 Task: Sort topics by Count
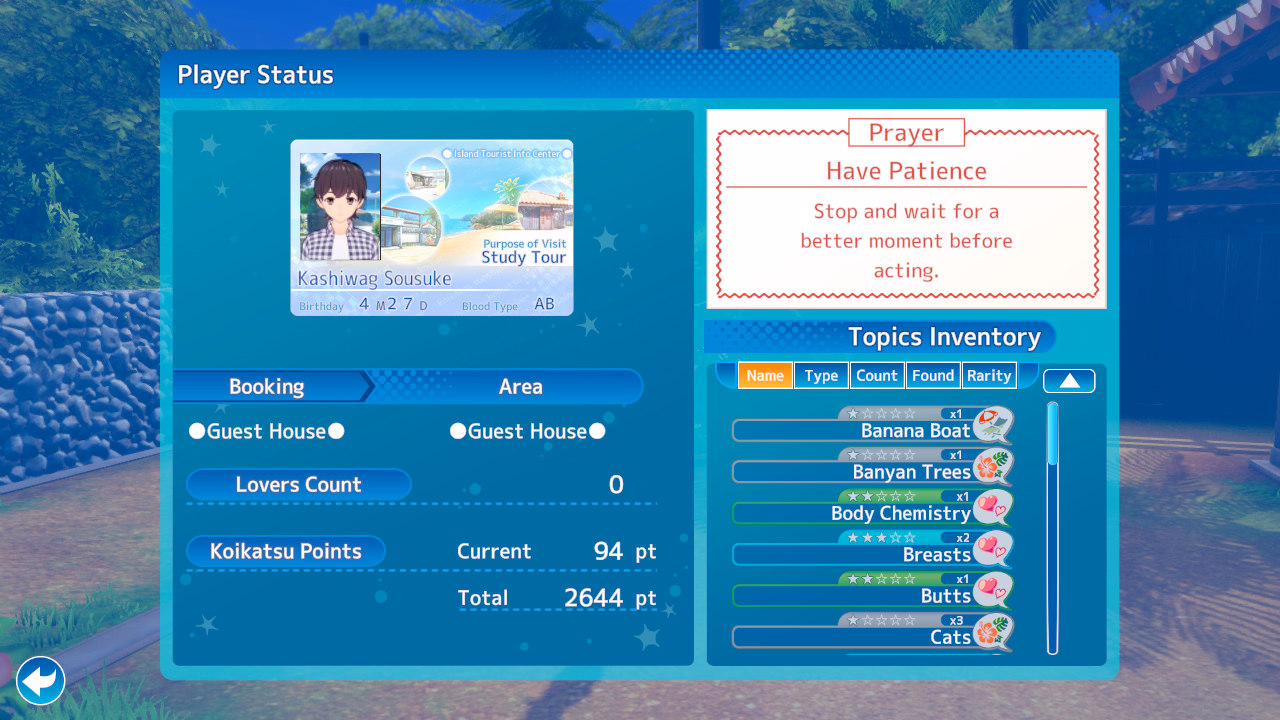click(877, 376)
